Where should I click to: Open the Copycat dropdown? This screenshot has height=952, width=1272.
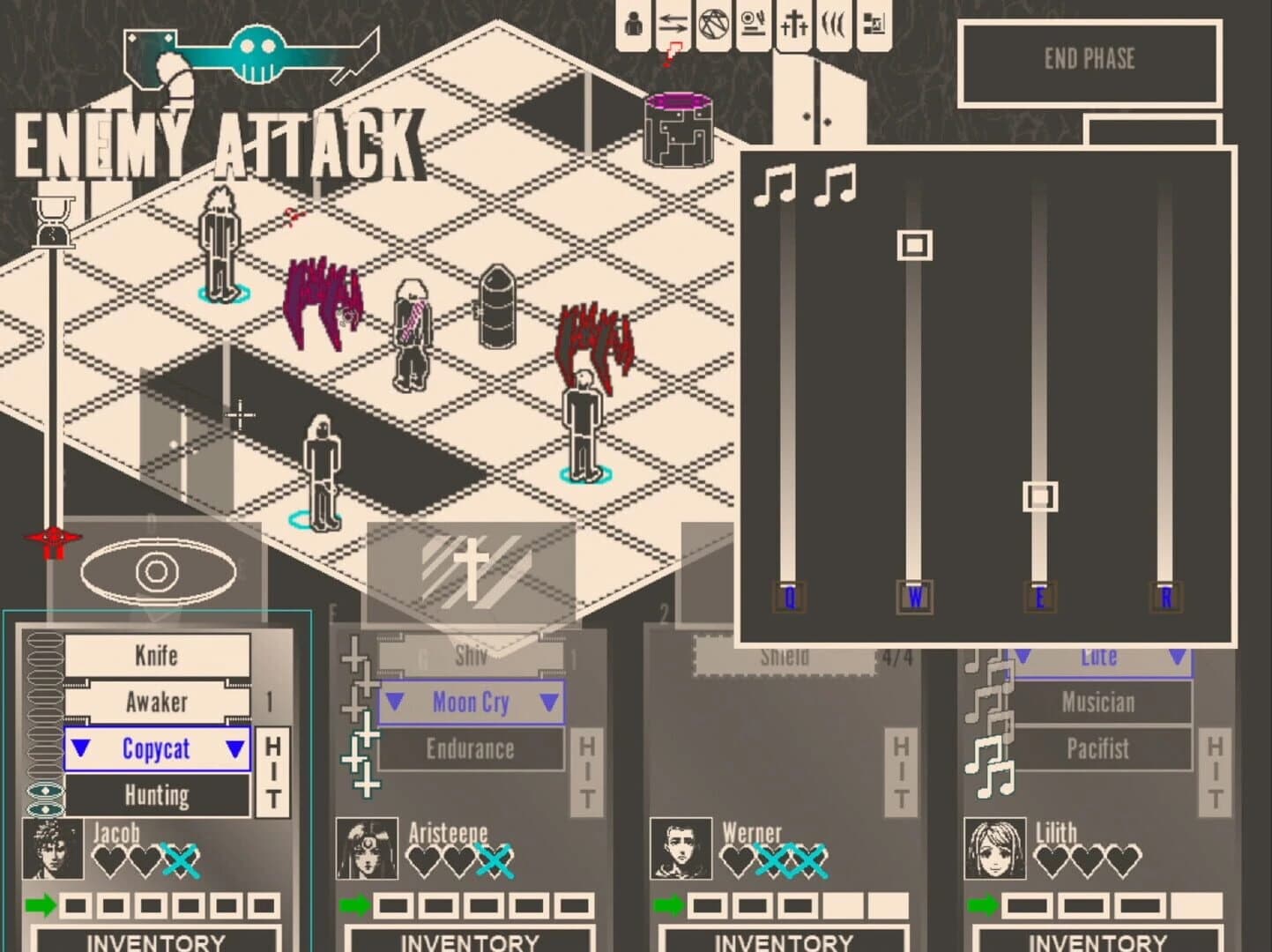pyautogui.click(x=157, y=748)
